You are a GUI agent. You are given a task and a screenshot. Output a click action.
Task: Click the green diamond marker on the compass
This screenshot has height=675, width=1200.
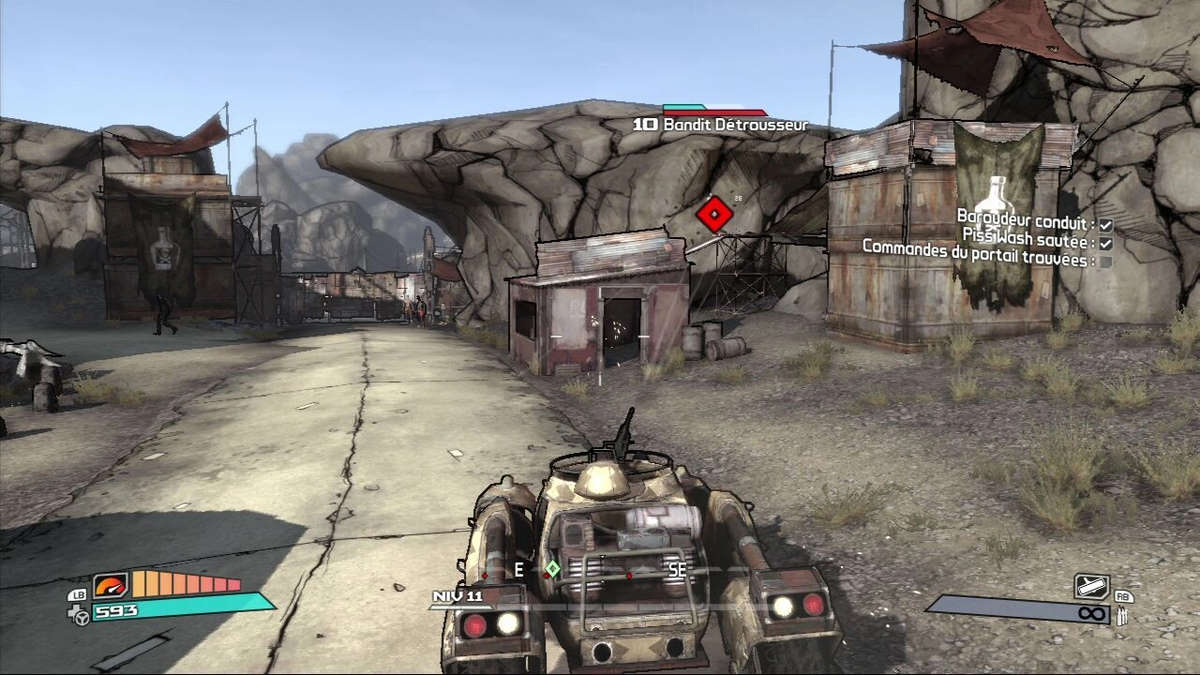click(551, 569)
